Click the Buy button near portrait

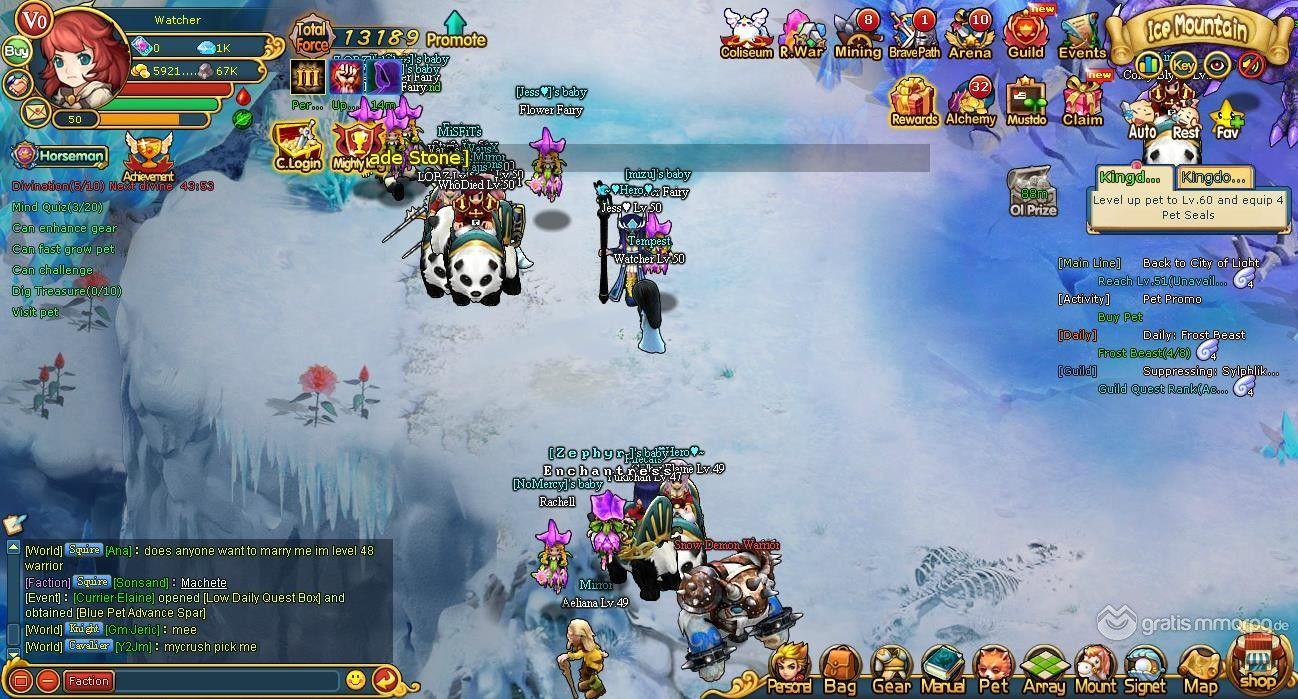pos(16,51)
